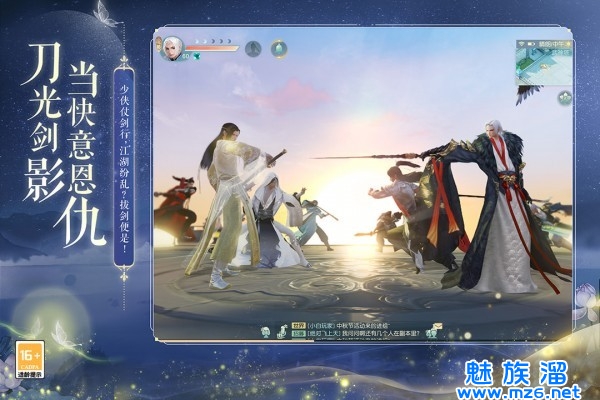Click the grey round figure icon
The image size is (600, 400).
point(253,47)
